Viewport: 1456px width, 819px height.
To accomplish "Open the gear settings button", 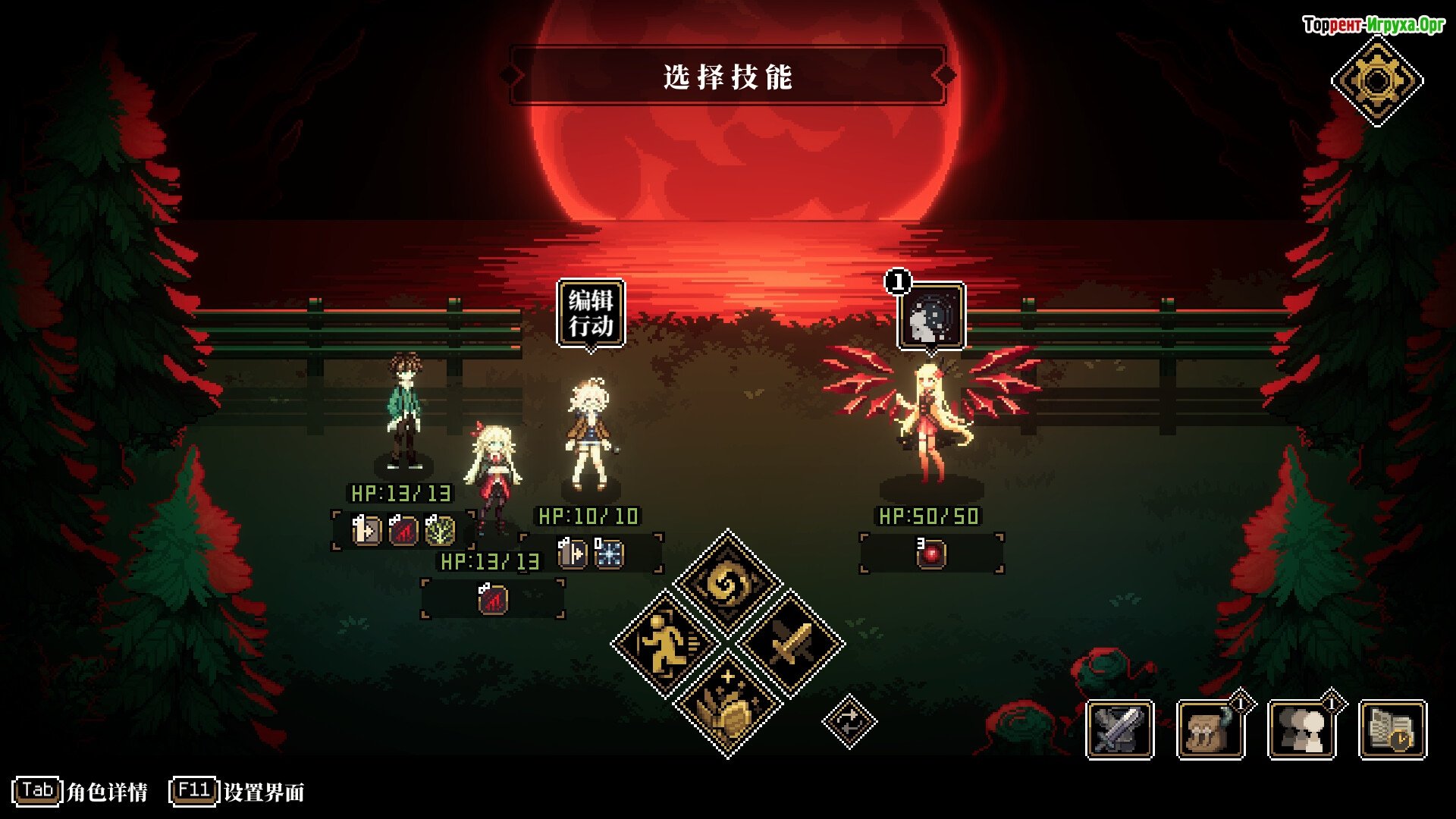I will click(x=1377, y=80).
